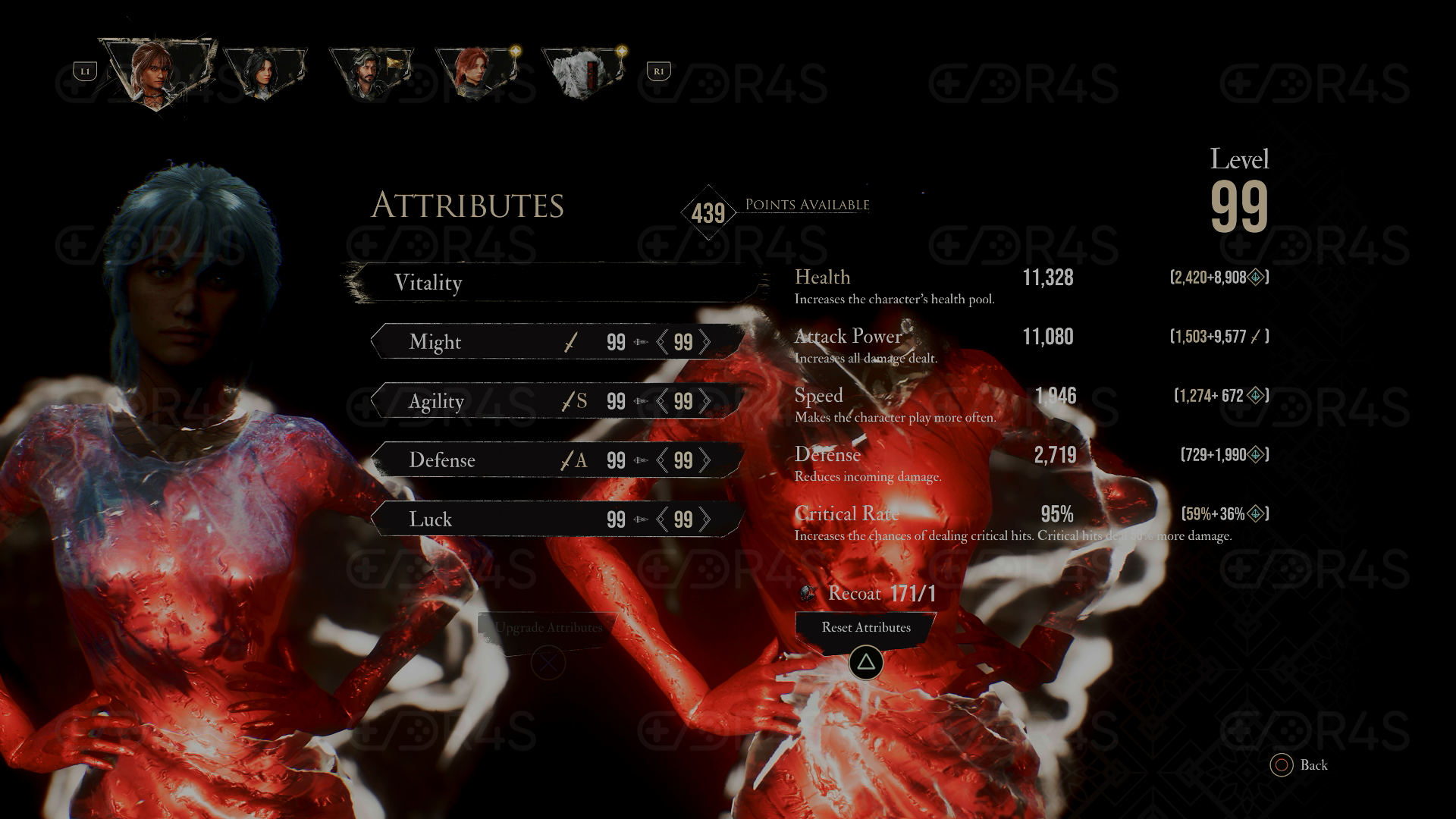1456x819 pixels.
Task: Select the white-masked character's portrait
Action: [x=583, y=74]
